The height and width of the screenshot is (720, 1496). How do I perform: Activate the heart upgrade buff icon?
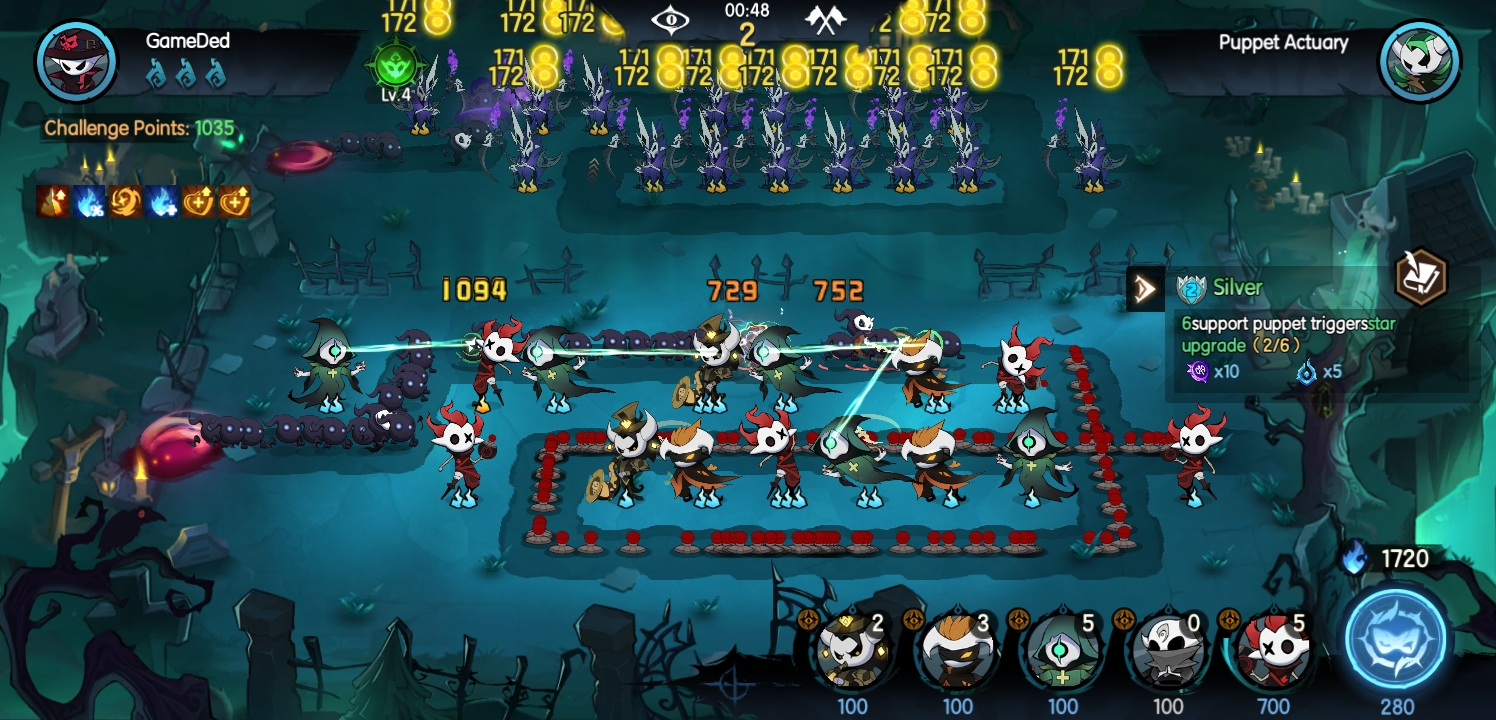click(x=198, y=202)
